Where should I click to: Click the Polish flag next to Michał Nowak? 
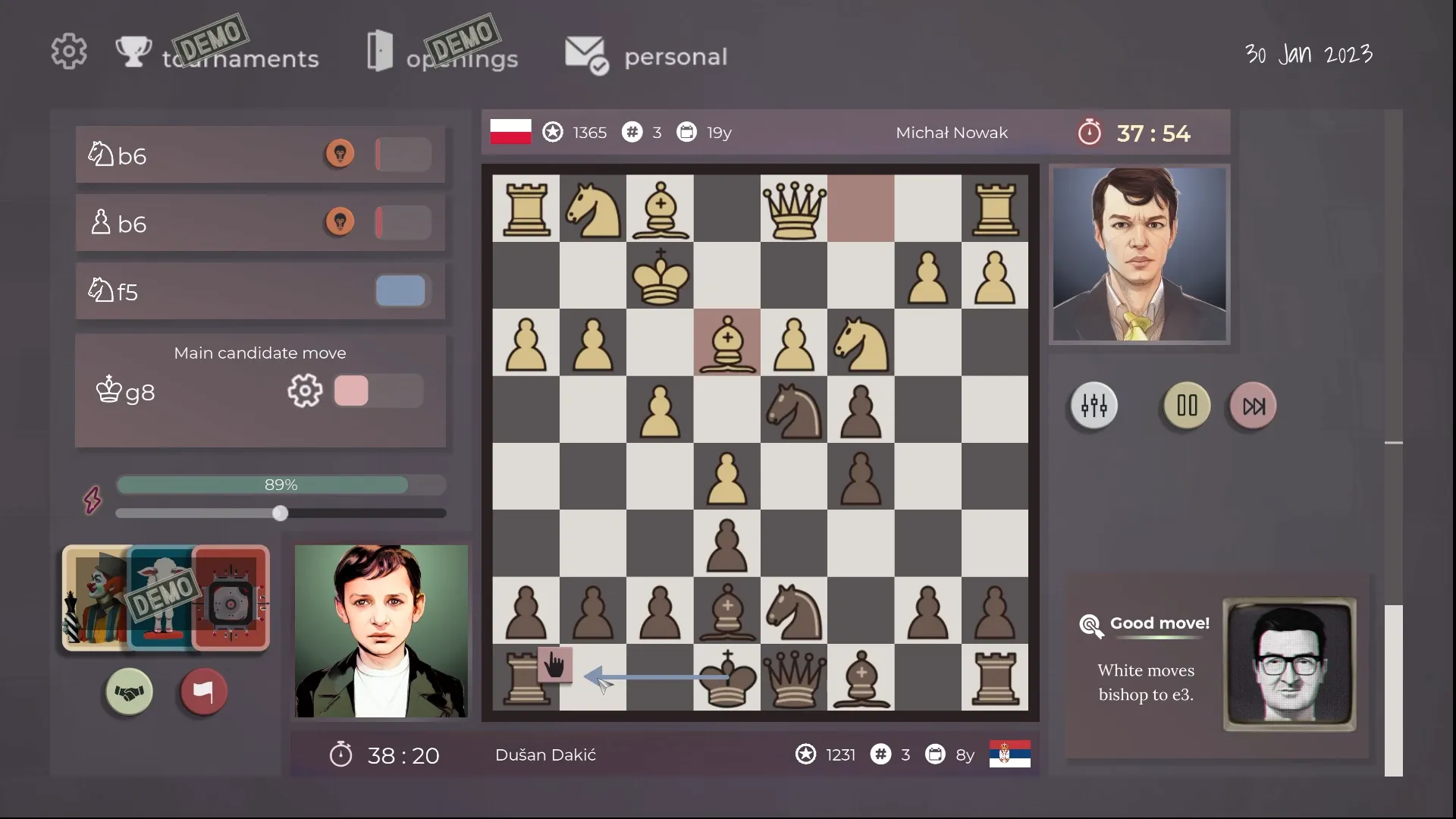[510, 130]
